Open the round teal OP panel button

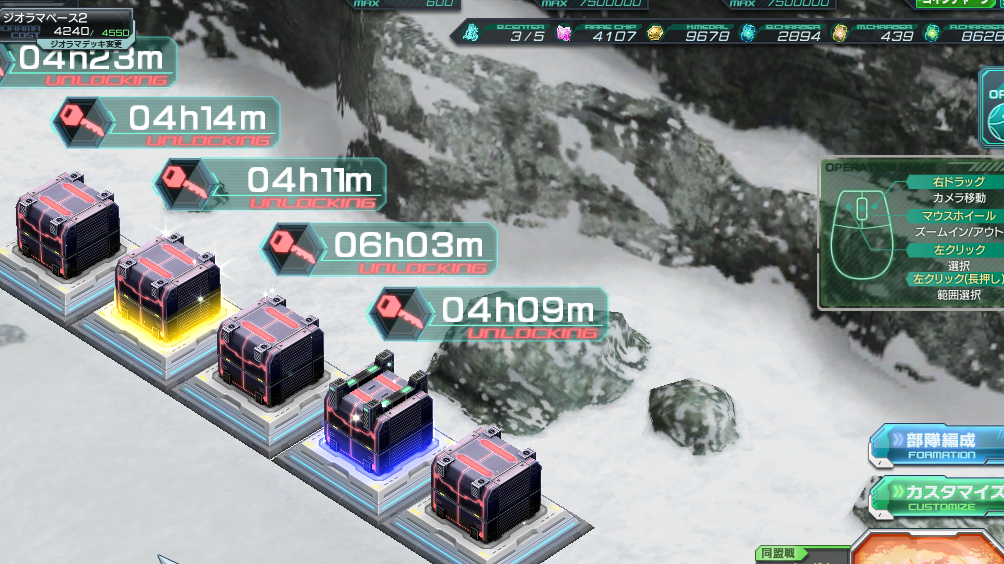point(993,115)
